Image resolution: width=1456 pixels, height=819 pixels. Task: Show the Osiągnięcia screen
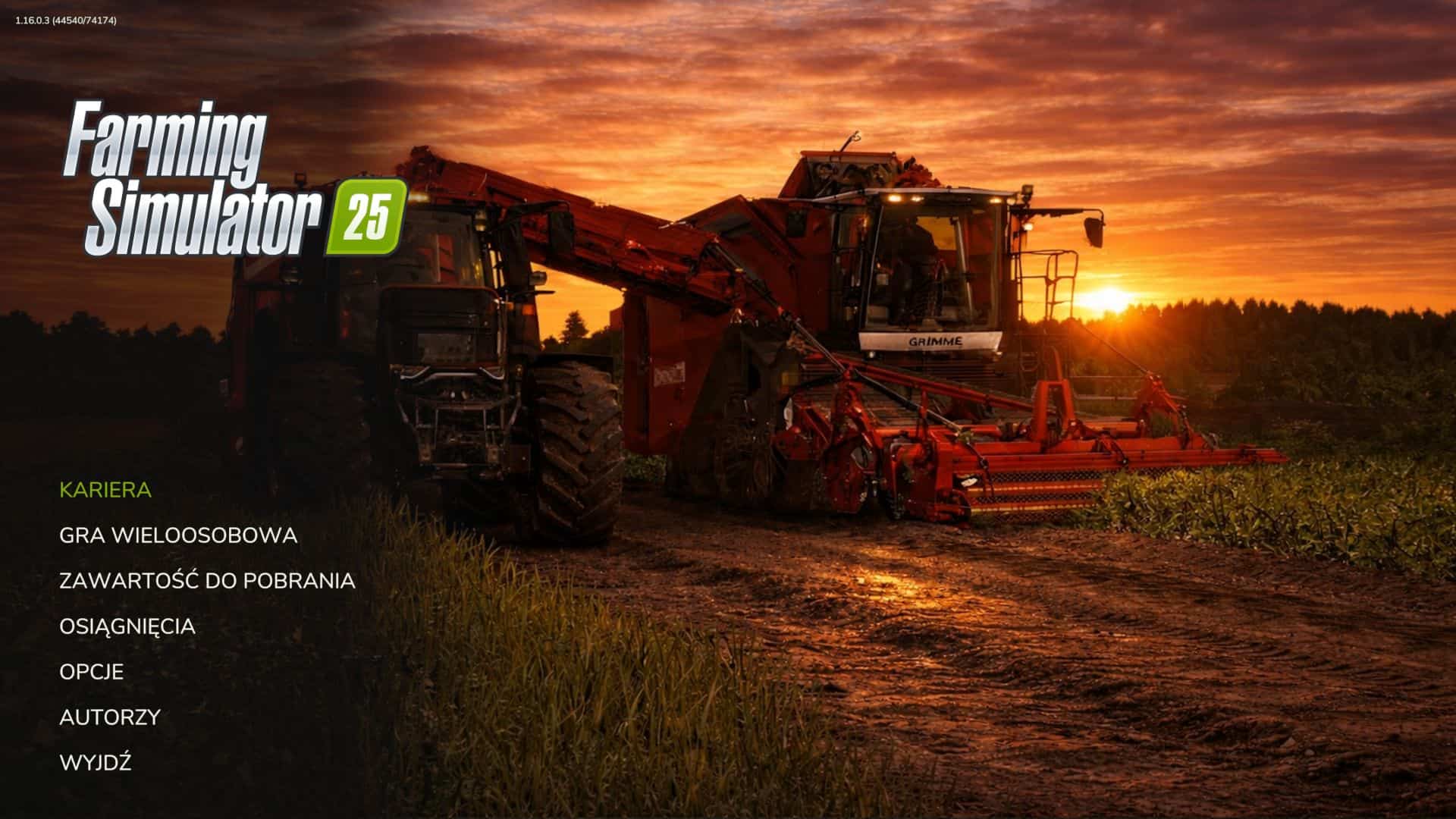click(127, 626)
